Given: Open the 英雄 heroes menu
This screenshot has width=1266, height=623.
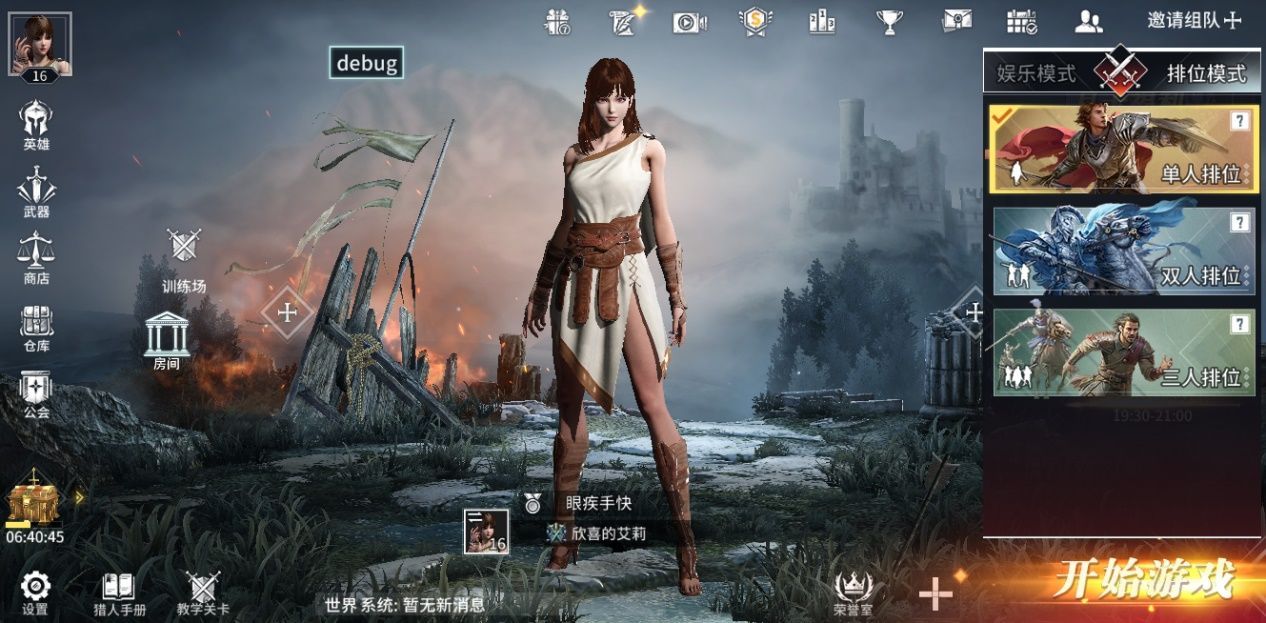Looking at the screenshot, I should coord(36,126).
